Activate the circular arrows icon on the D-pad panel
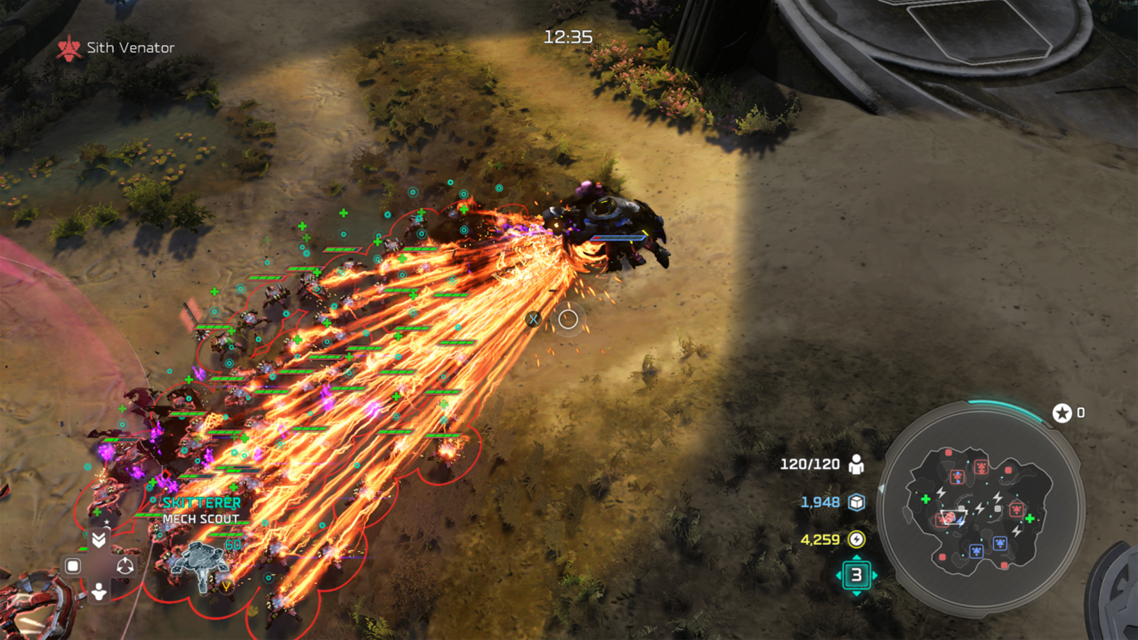Screen dimensions: 1138x640 point(125,566)
